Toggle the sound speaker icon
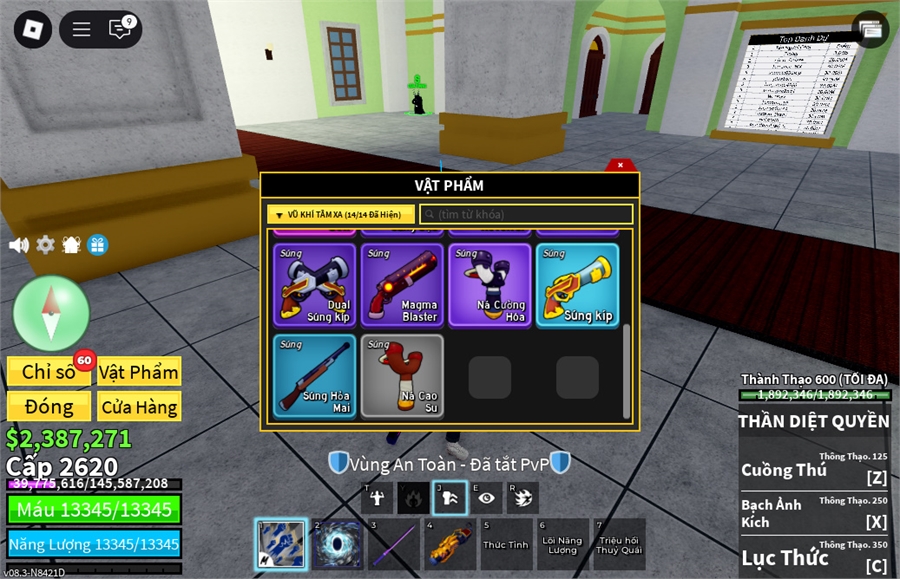 (x=18, y=245)
